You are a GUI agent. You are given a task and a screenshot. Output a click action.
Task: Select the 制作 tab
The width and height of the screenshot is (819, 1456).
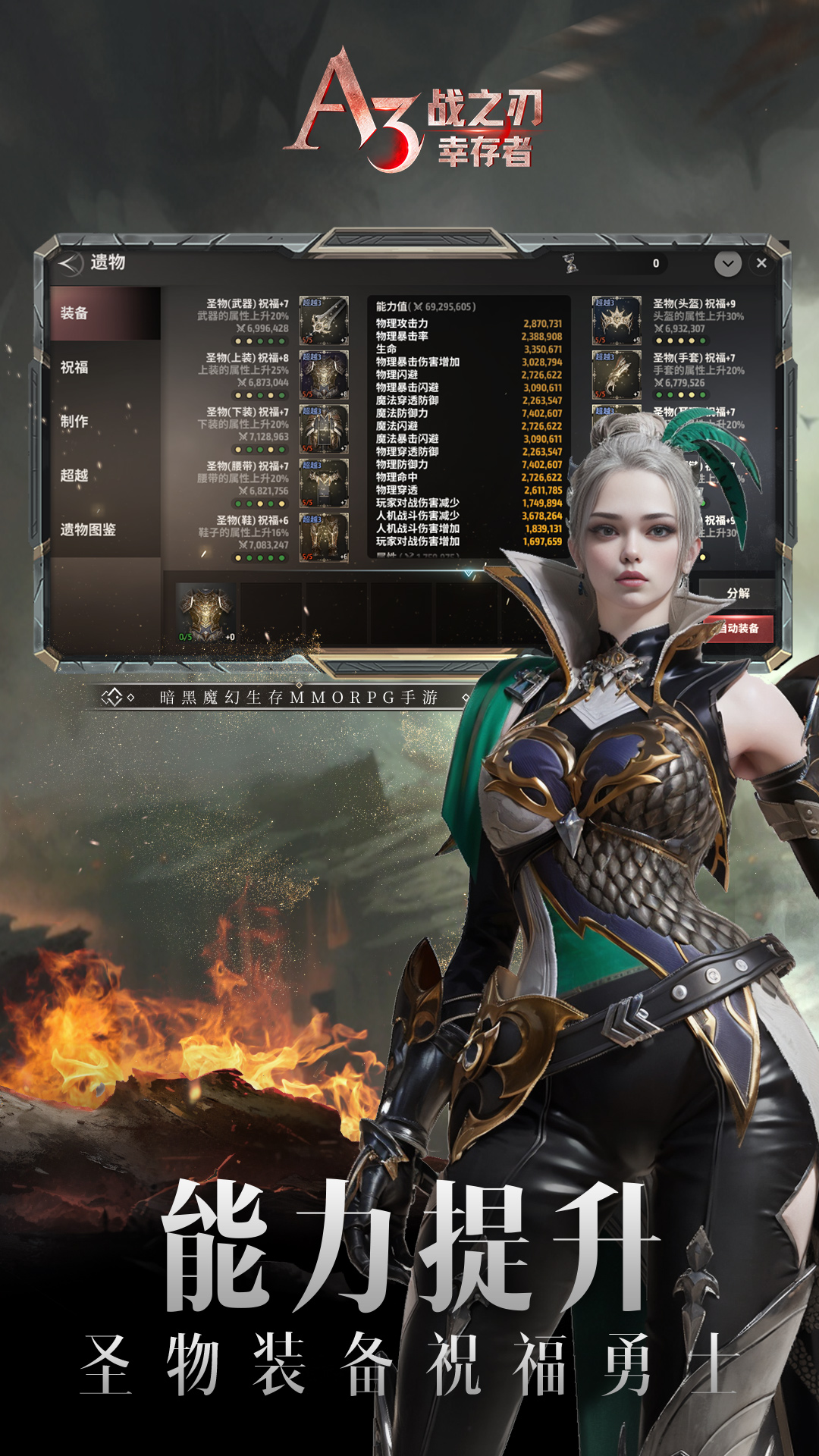coord(105,422)
